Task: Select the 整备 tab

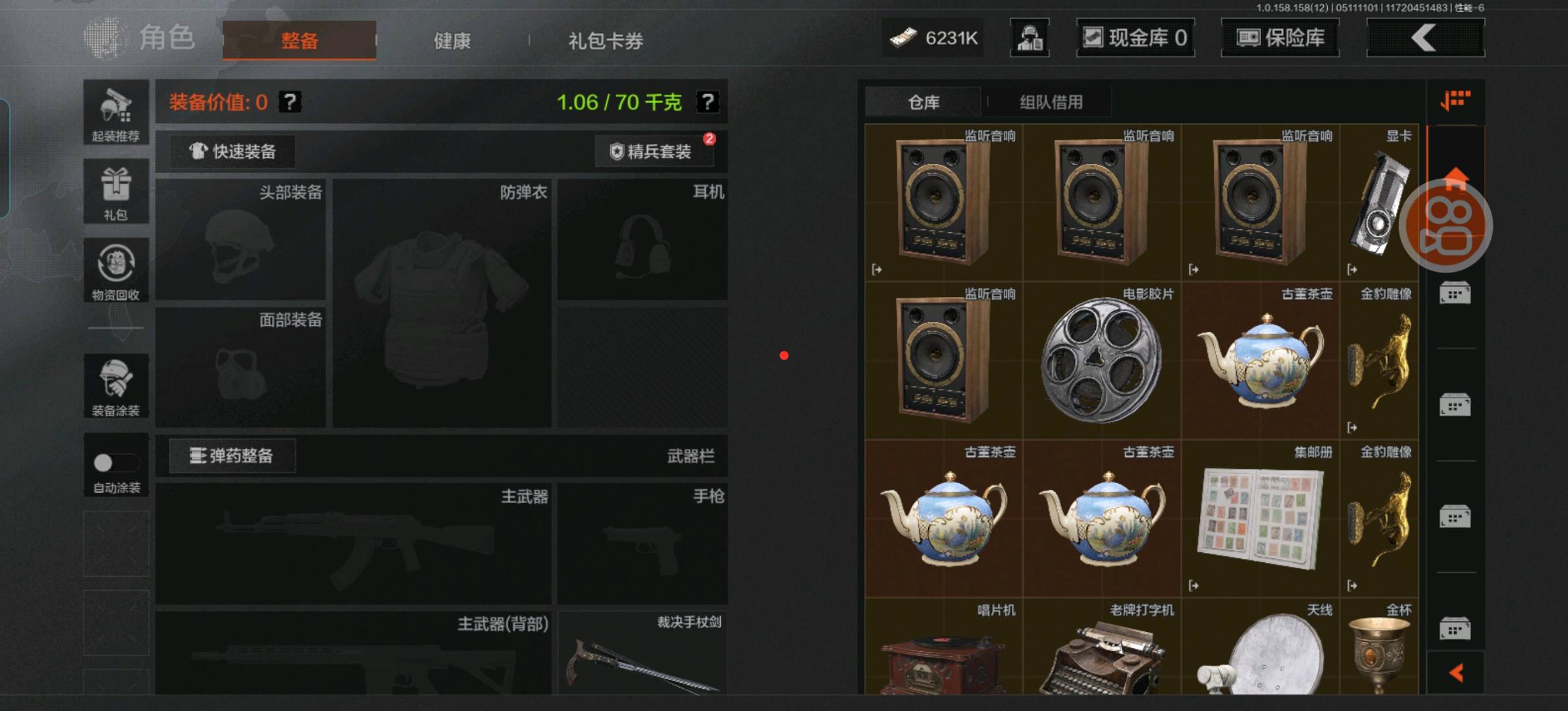Action: tap(300, 41)
